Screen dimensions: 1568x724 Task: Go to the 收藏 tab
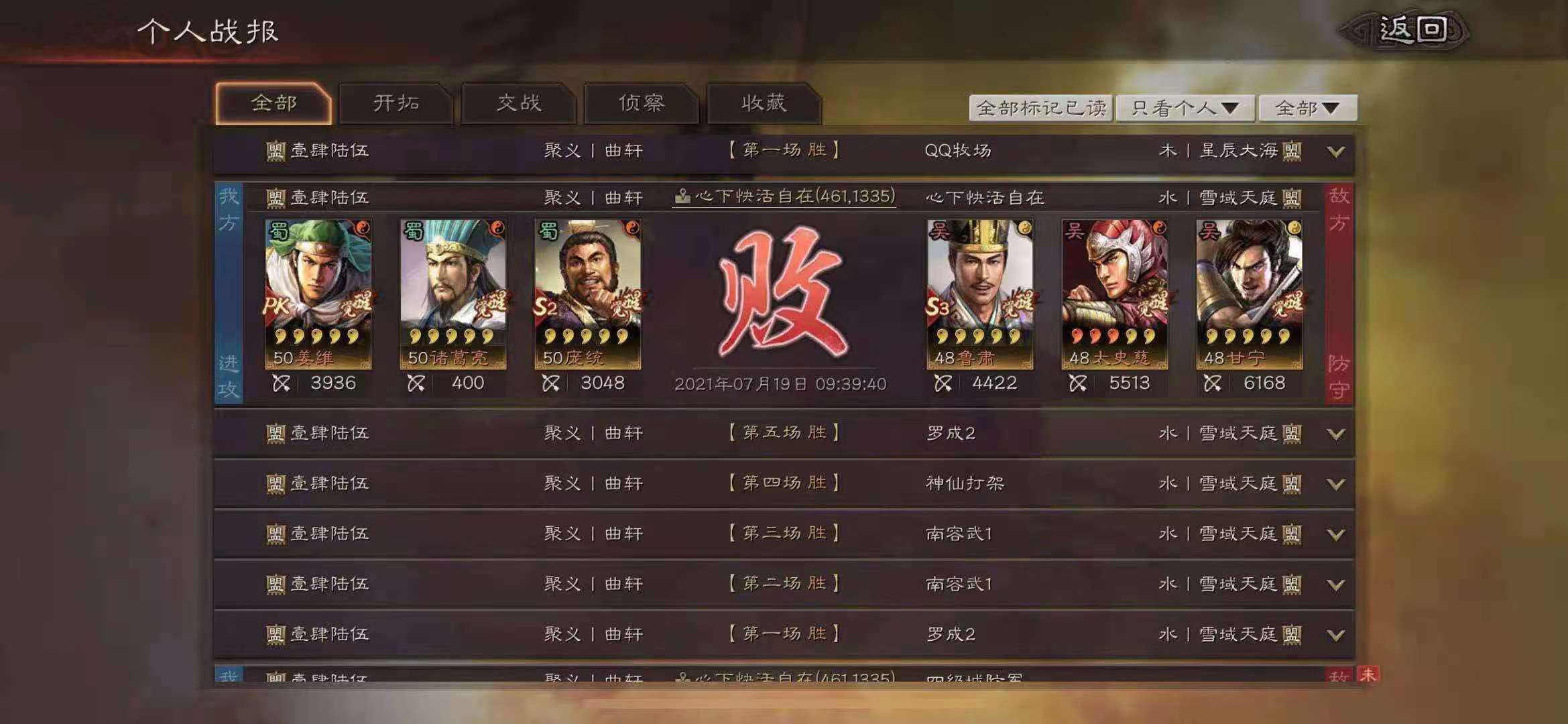pos(764,103)
